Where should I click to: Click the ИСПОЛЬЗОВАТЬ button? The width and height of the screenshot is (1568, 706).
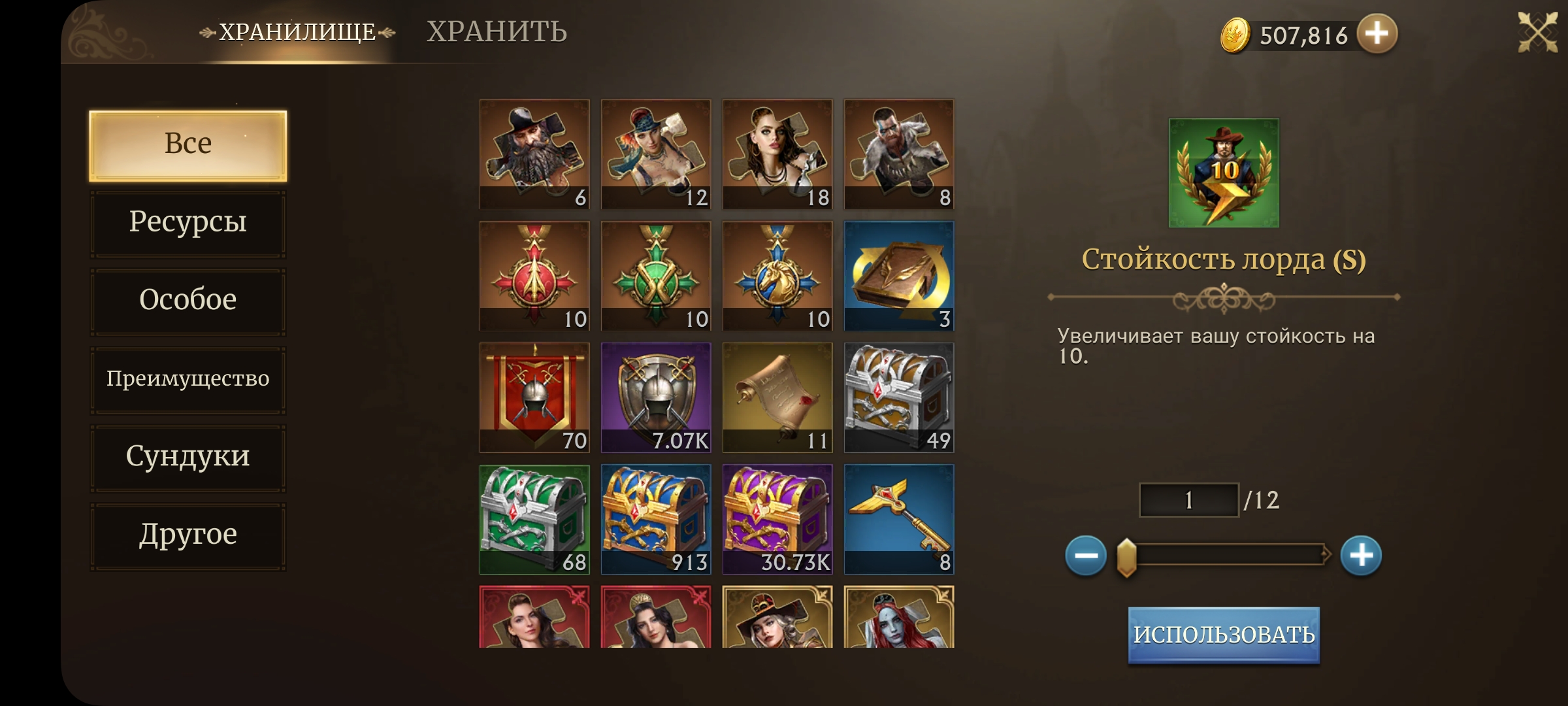pos(1224,635)
